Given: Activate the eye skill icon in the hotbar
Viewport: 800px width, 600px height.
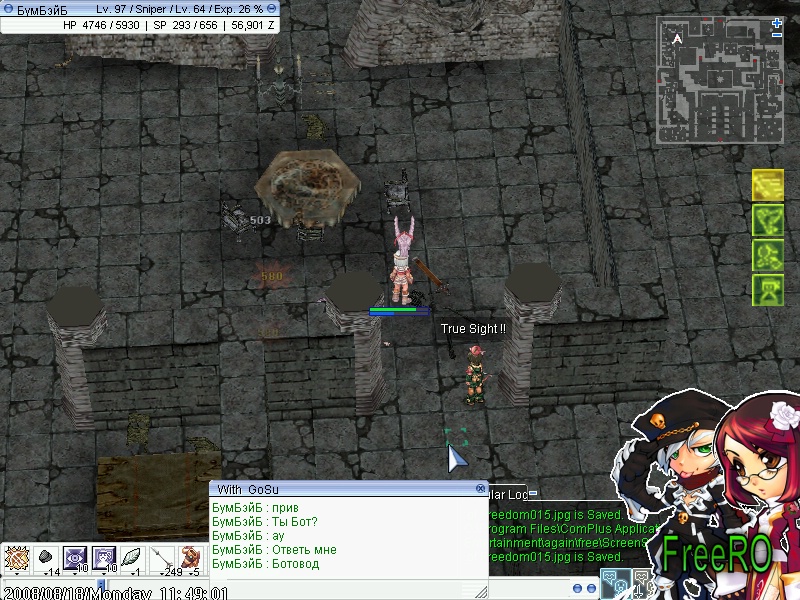Looking at the screenshot, I should tap(75, 558).
